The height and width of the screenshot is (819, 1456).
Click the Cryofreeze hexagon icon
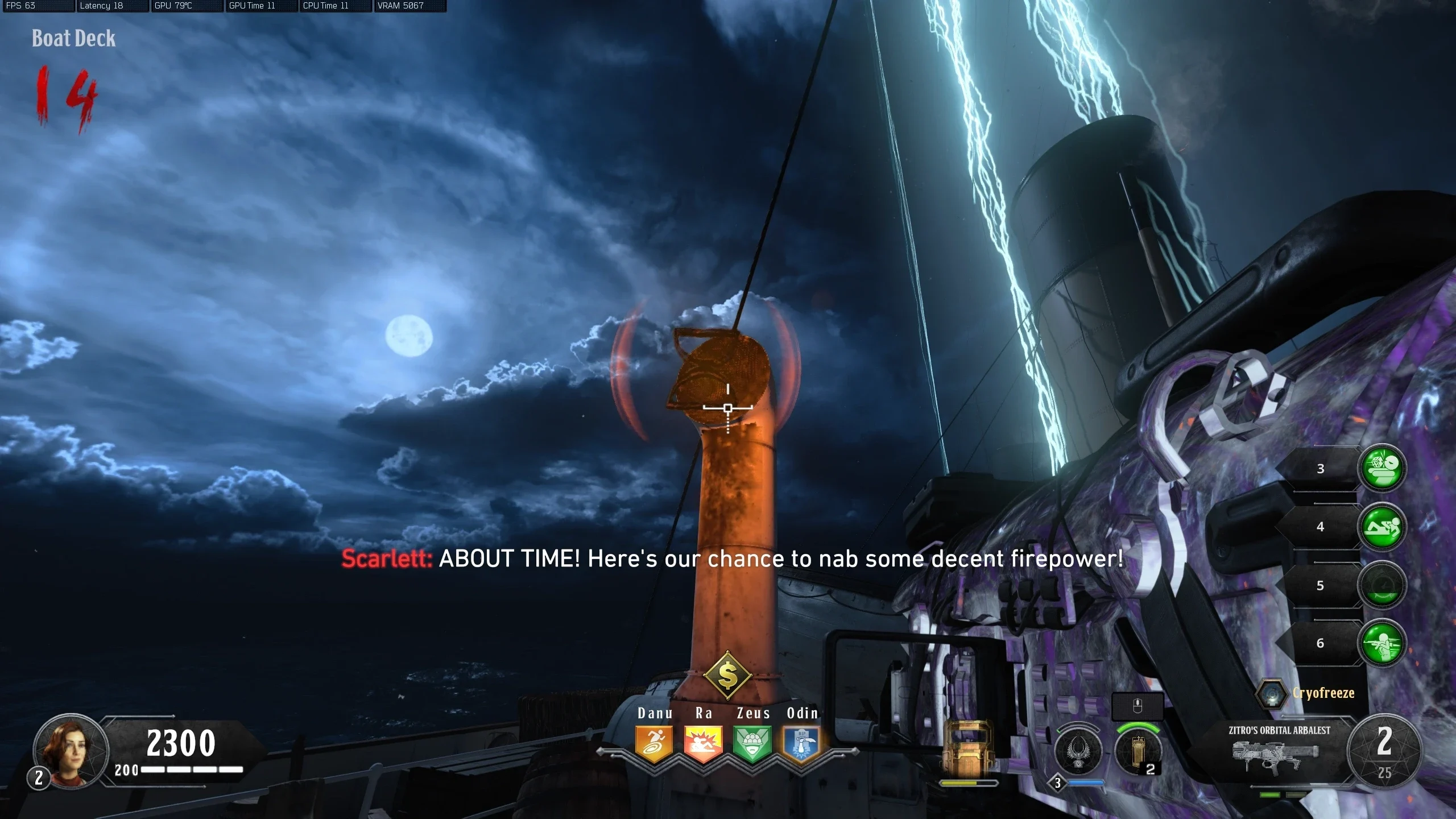[x=1271, y=694]
